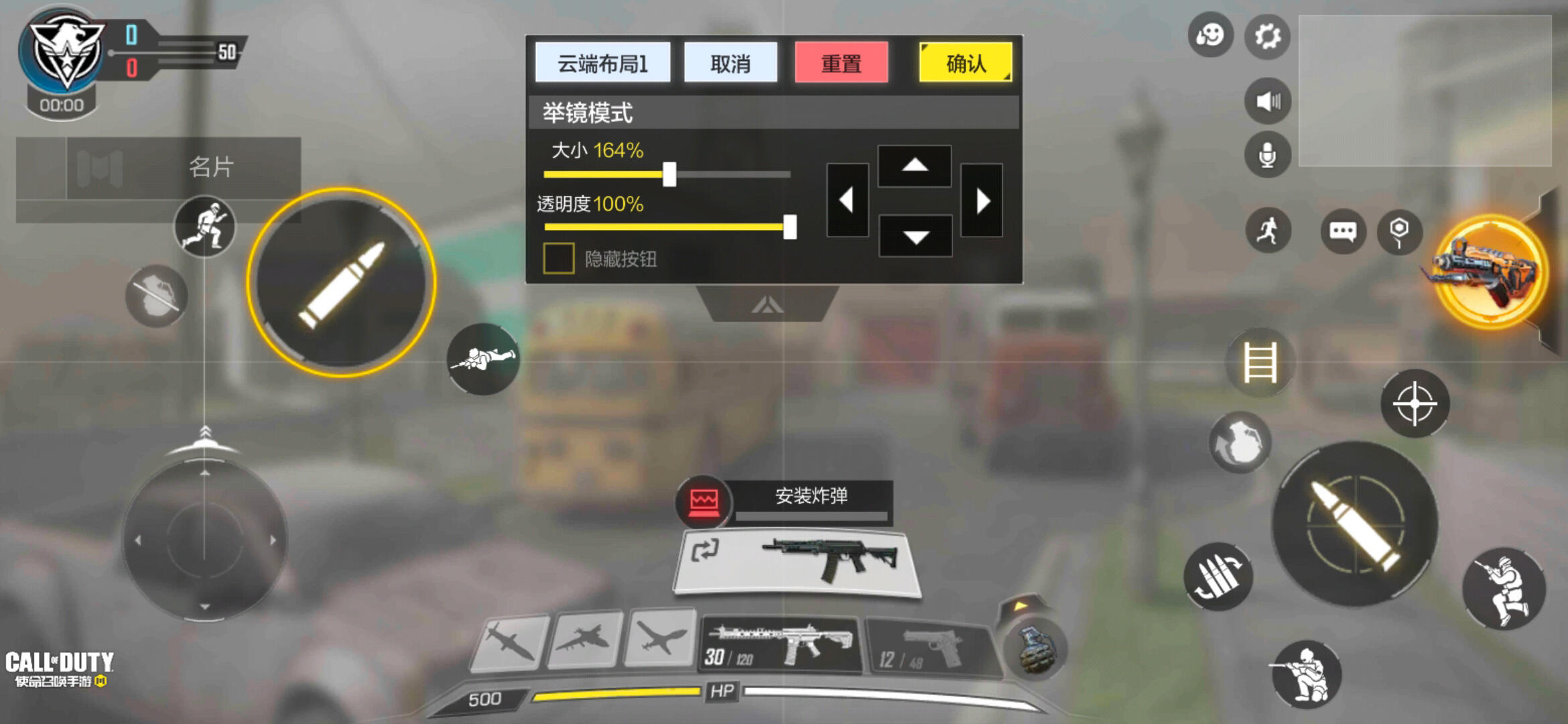Mute the microphone
1568x724 pixels.
click(x=1266, y=154)
